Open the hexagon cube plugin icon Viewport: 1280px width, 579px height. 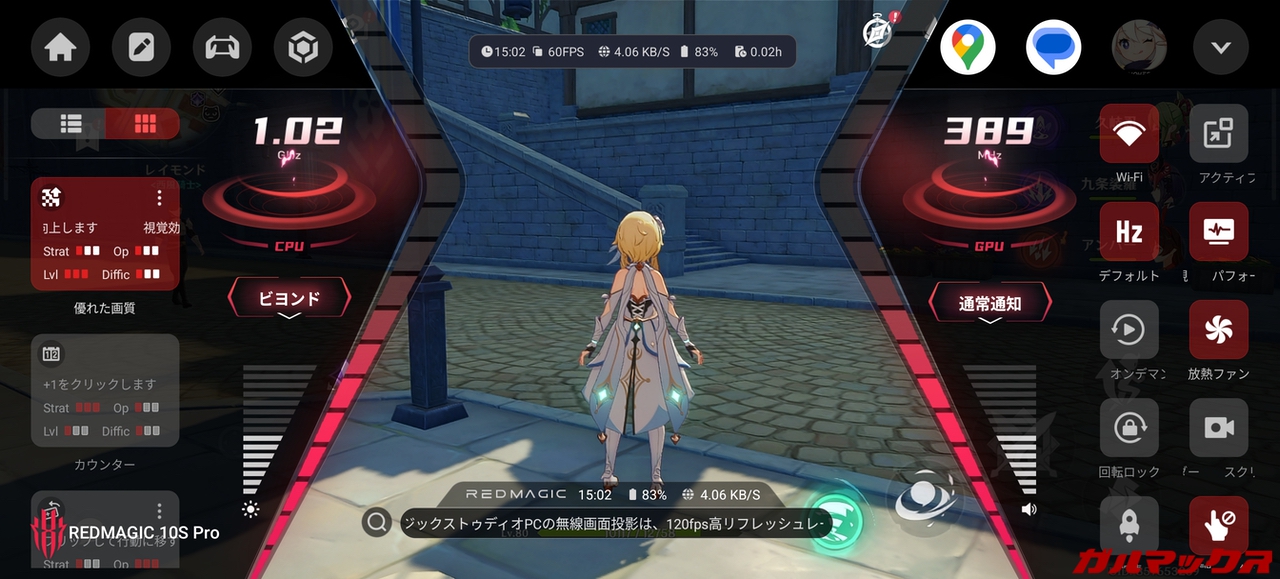[303, 47]
